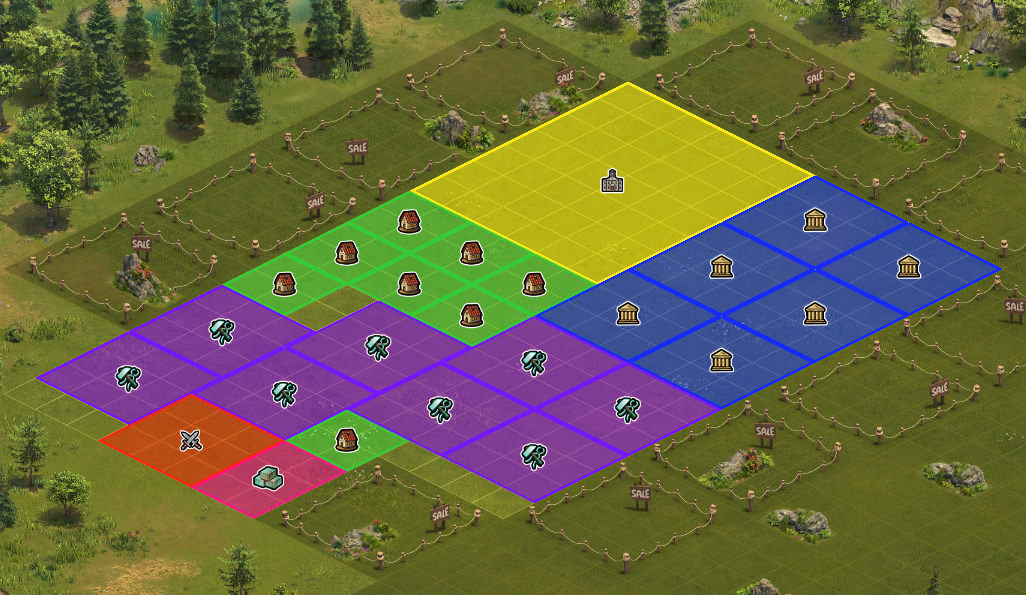Pick the lone green house tile beside the pink tile
The height and width of the screenshot is (595, 1026).
[x=346, y=440]
